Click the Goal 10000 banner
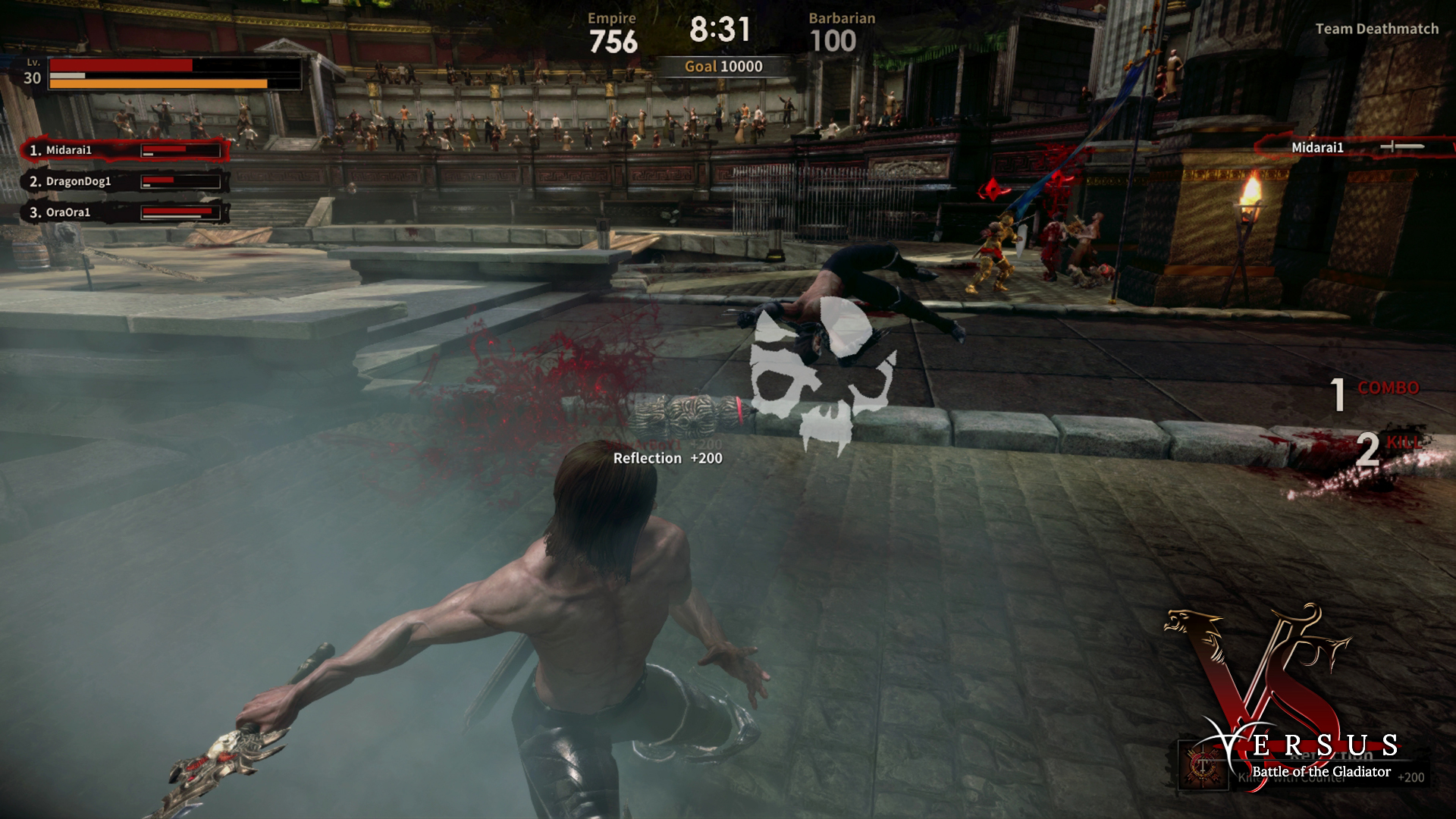Screen dimensions: 1456x819 pos(723,66)
